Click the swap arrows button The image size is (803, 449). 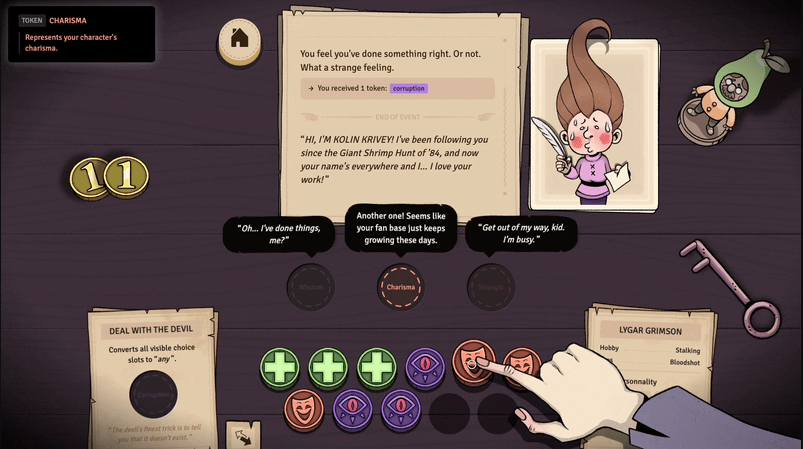[240, 436]
